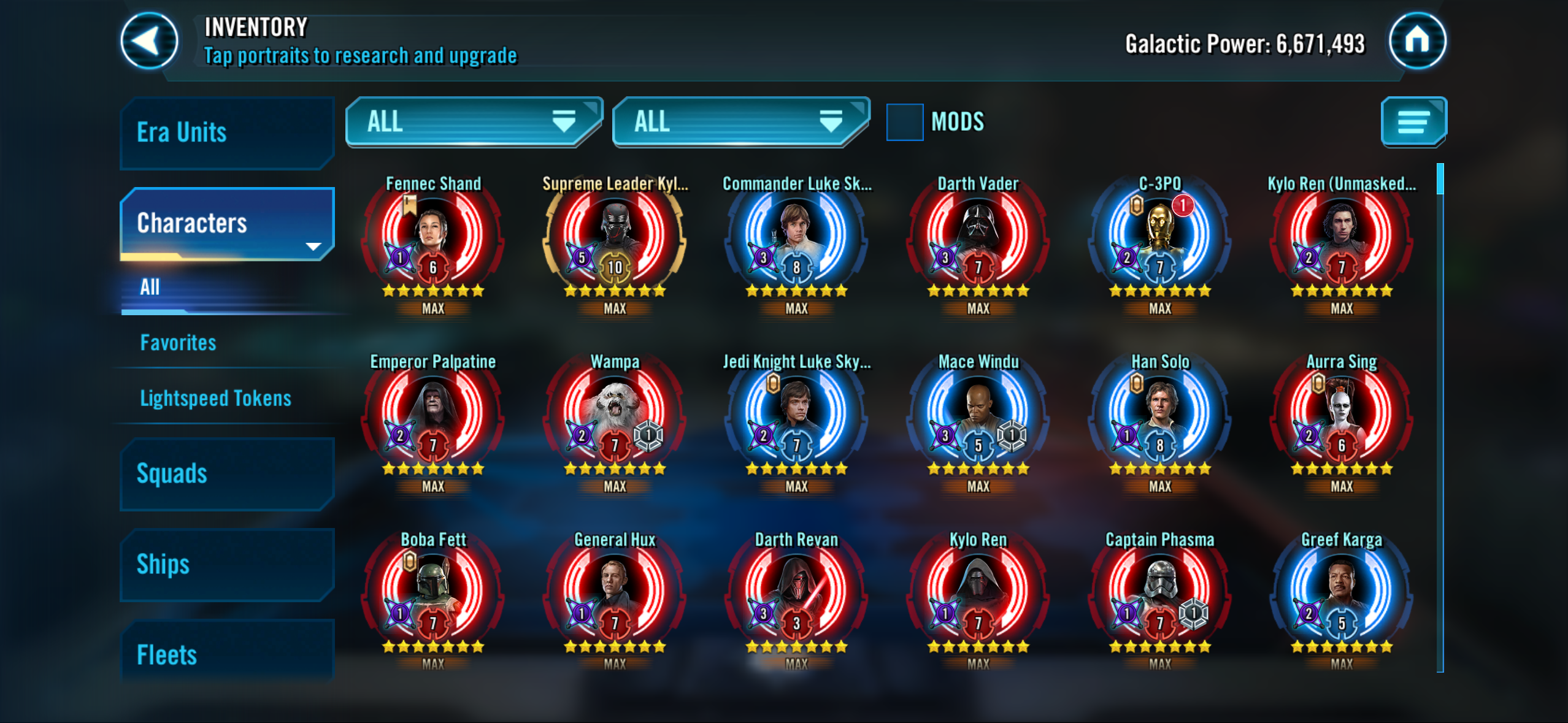Image resolution: width=1568 pixels, height=723 pixels.
Task: Open the Lightspeed Tokens filter
Action: (215, 399)
